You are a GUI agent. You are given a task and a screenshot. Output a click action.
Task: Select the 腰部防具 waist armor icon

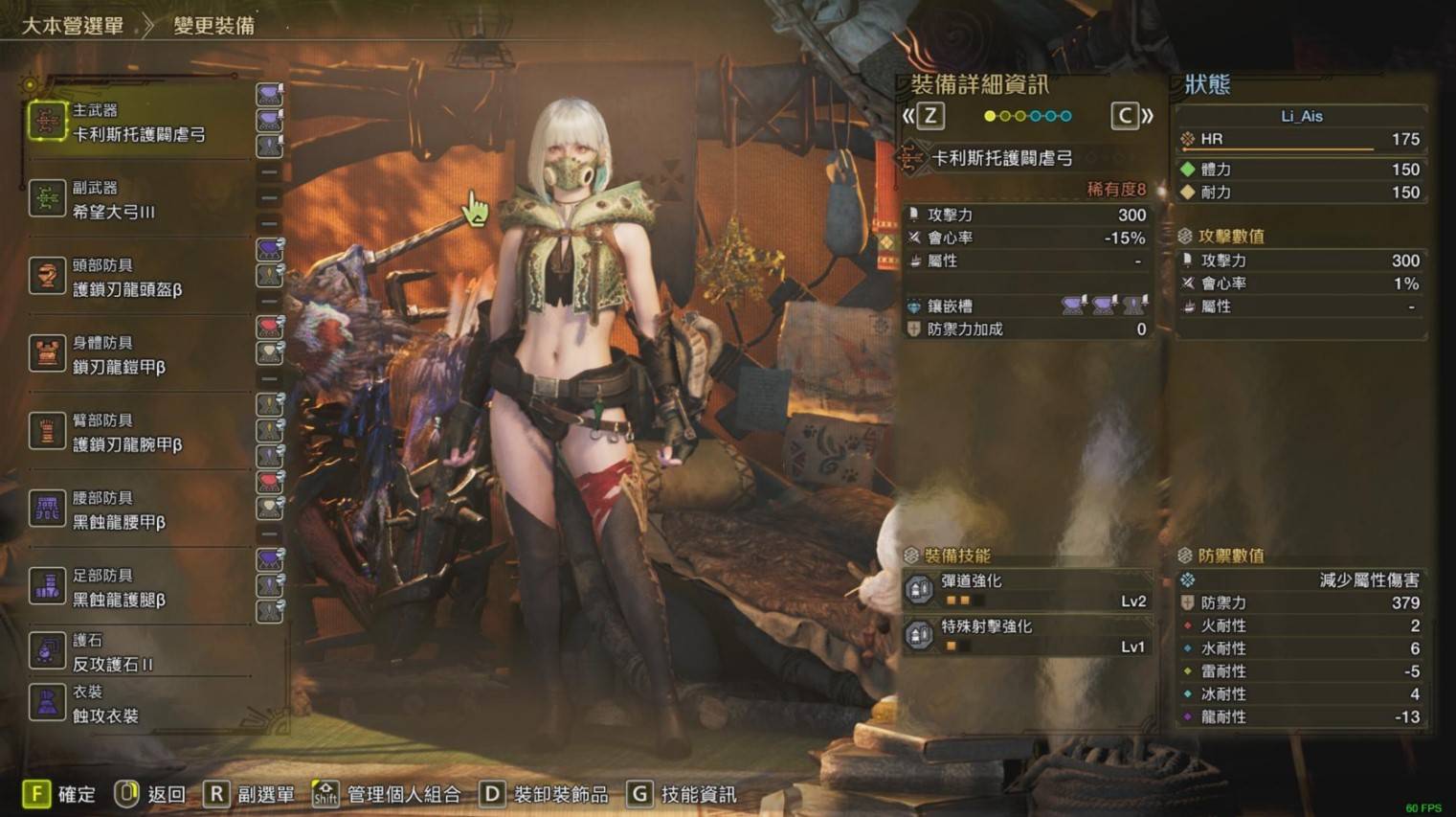pos(46,509)
